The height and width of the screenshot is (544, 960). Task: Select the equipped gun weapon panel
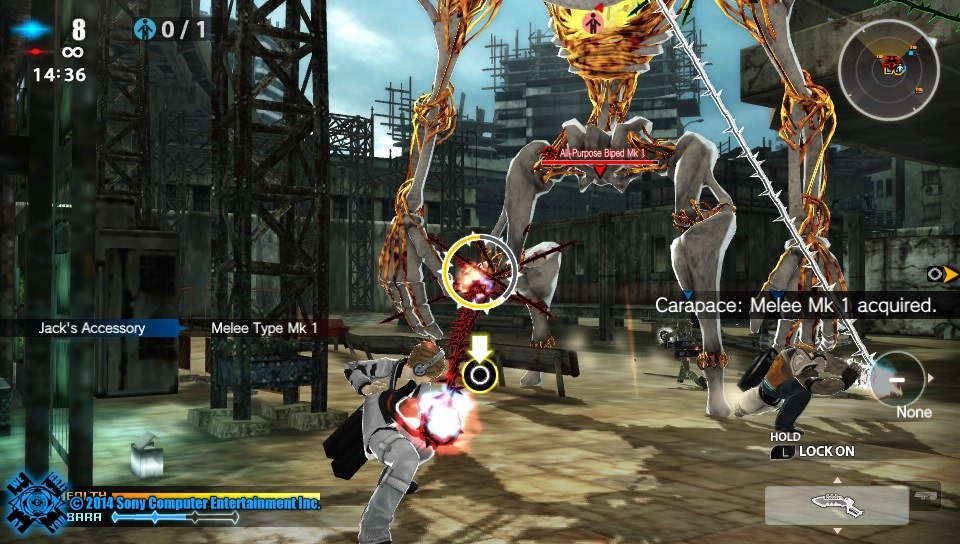(836, 505)
